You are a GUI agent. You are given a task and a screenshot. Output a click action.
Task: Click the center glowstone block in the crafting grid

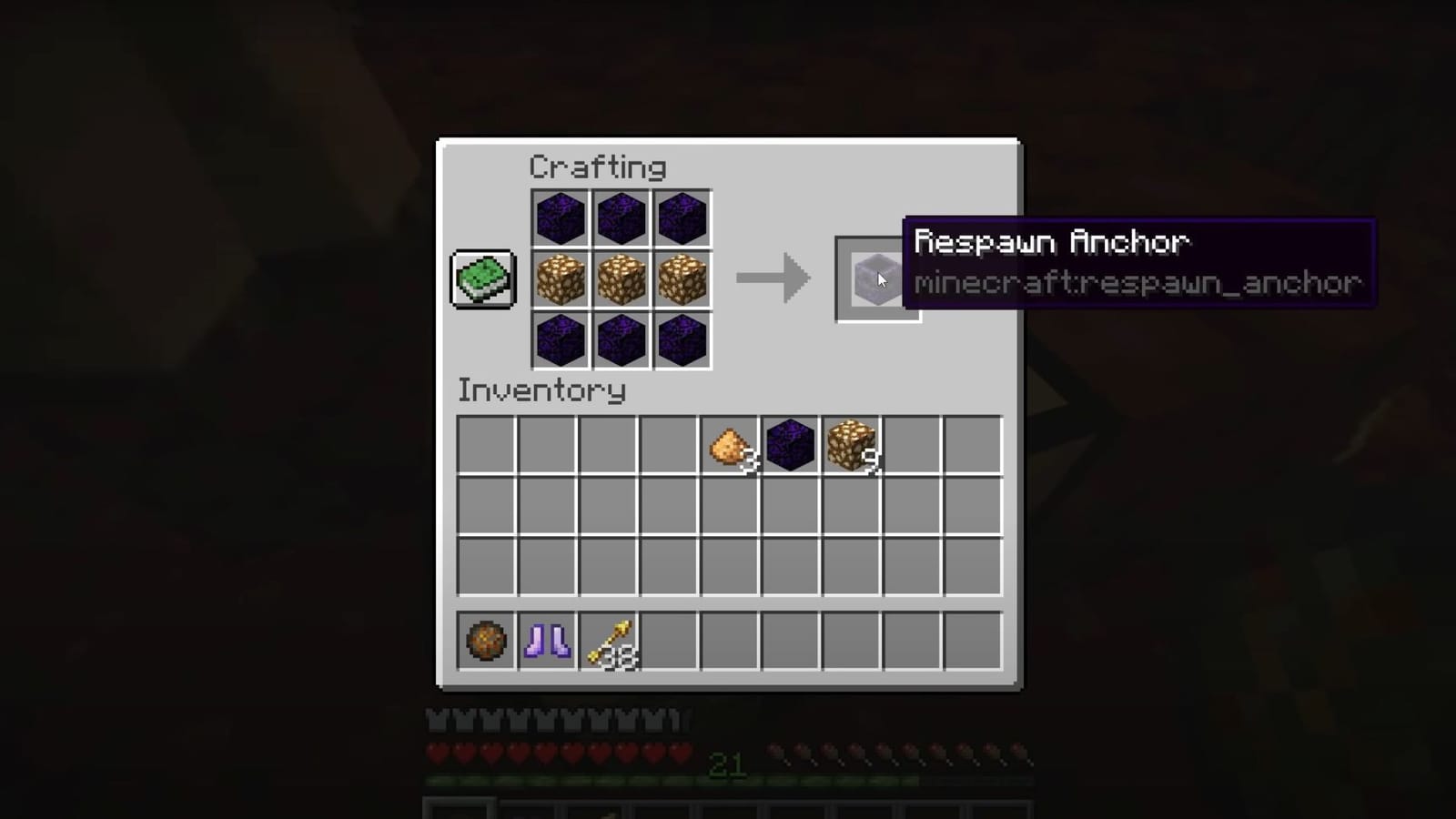pos(621,279)
